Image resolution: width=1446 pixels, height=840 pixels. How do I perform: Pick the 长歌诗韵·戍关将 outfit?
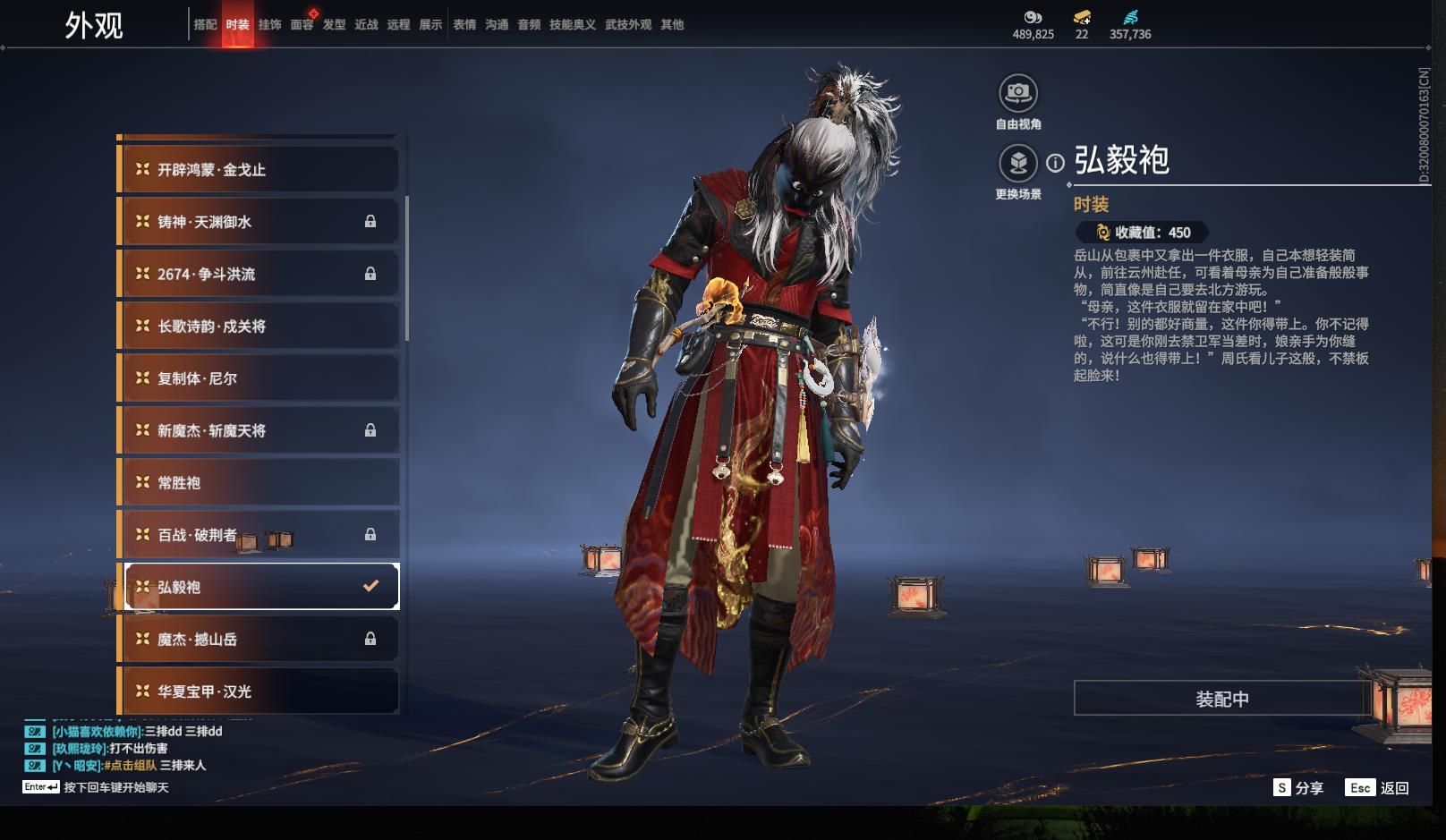pos(259,327)
